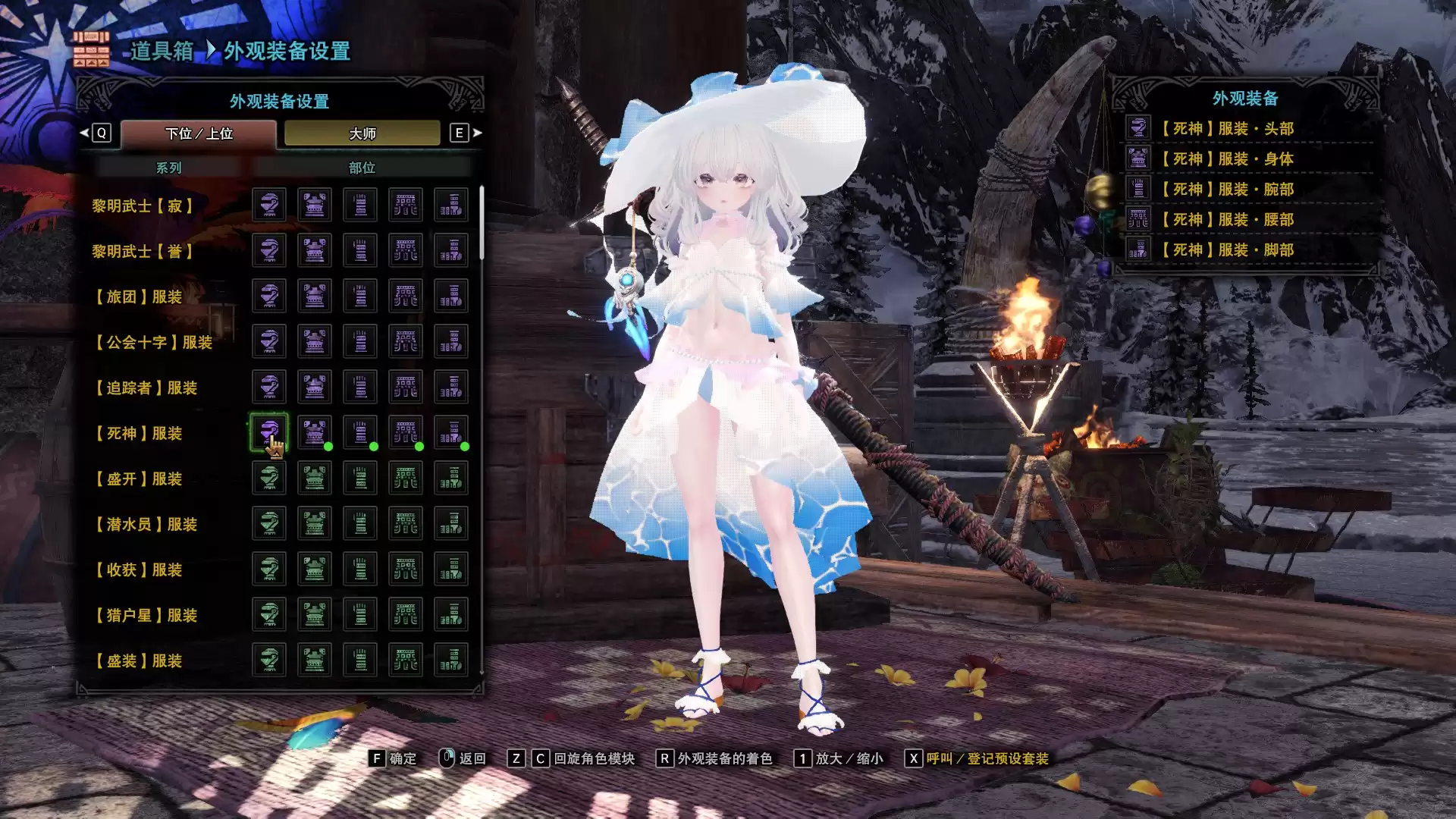The image size is (1456, 819).
Task: Switch to the 大师 tab
Action: click(362, 133)
